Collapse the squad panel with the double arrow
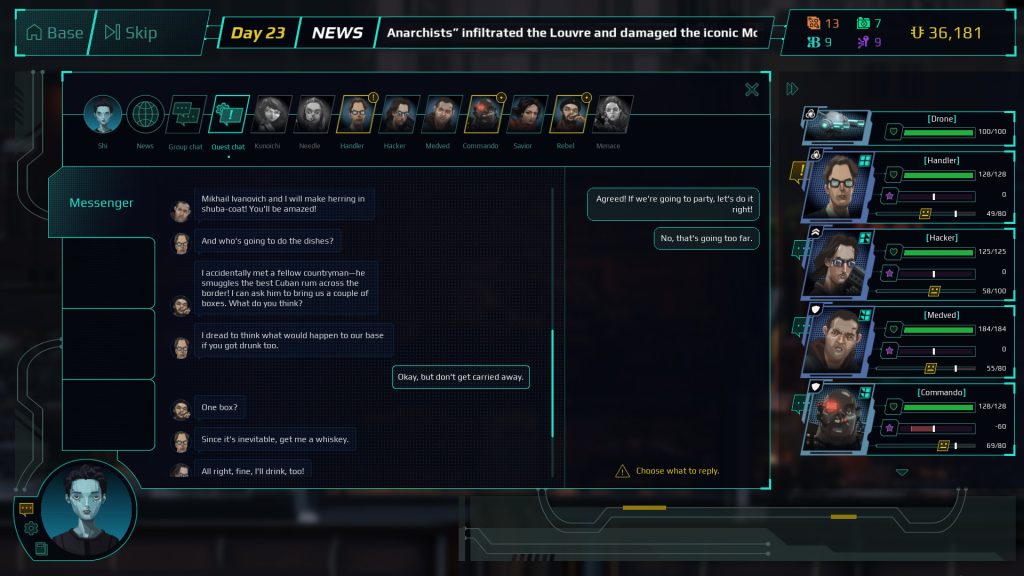The width and height of the screenshot is (1024, 576). point(792,89)
